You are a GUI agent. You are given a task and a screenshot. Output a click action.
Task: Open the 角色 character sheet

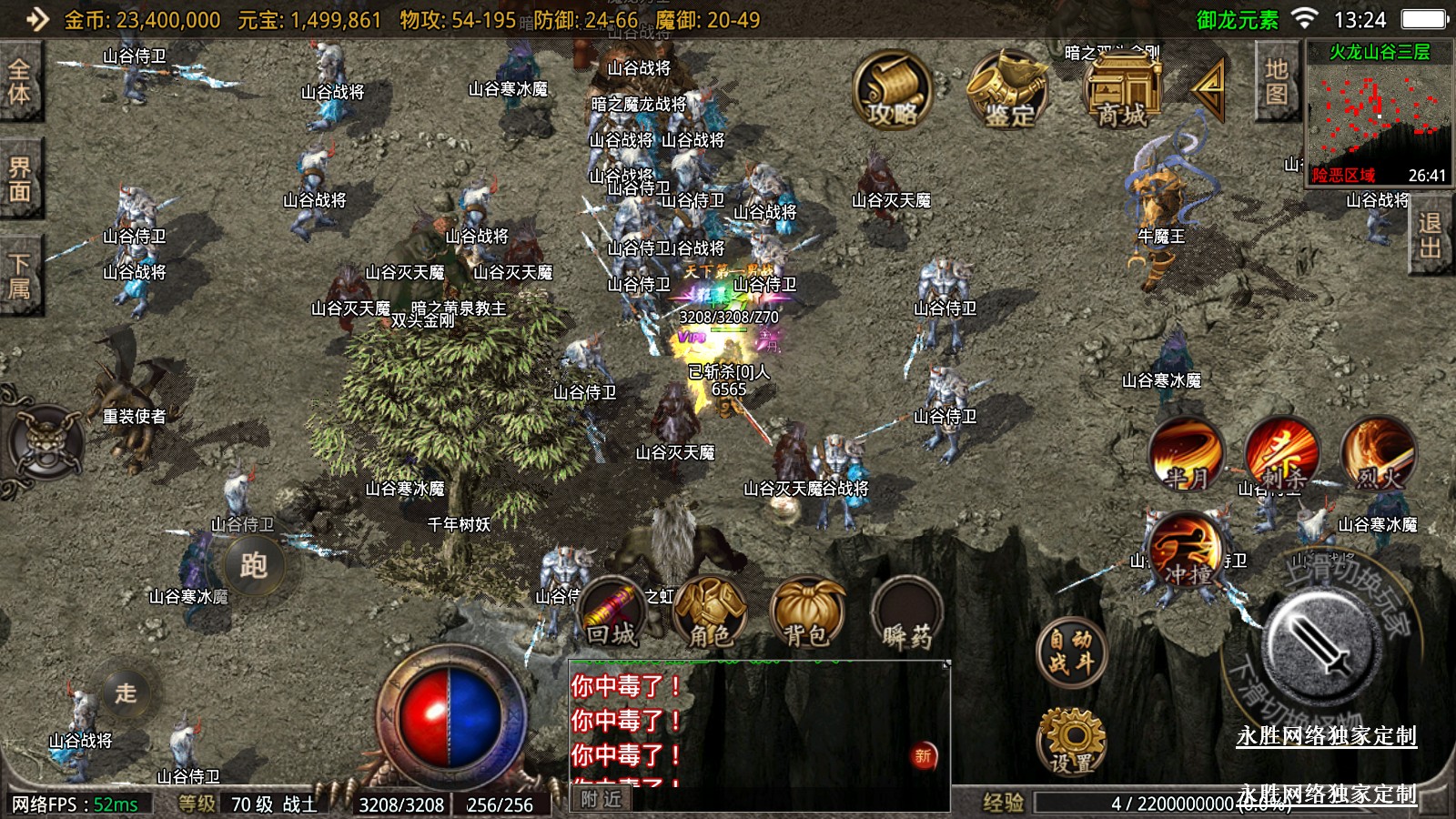pyautogui.click(x=710, y=613)
